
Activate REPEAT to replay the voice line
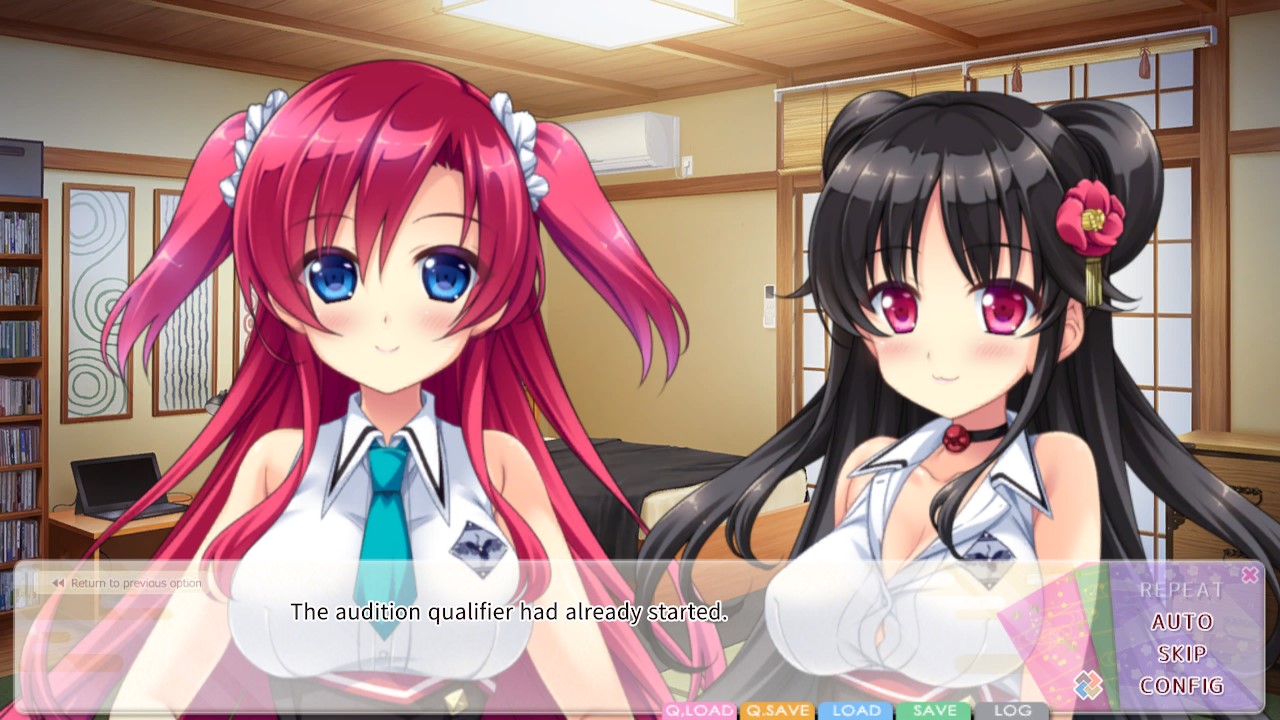[x=1183, y=589]
